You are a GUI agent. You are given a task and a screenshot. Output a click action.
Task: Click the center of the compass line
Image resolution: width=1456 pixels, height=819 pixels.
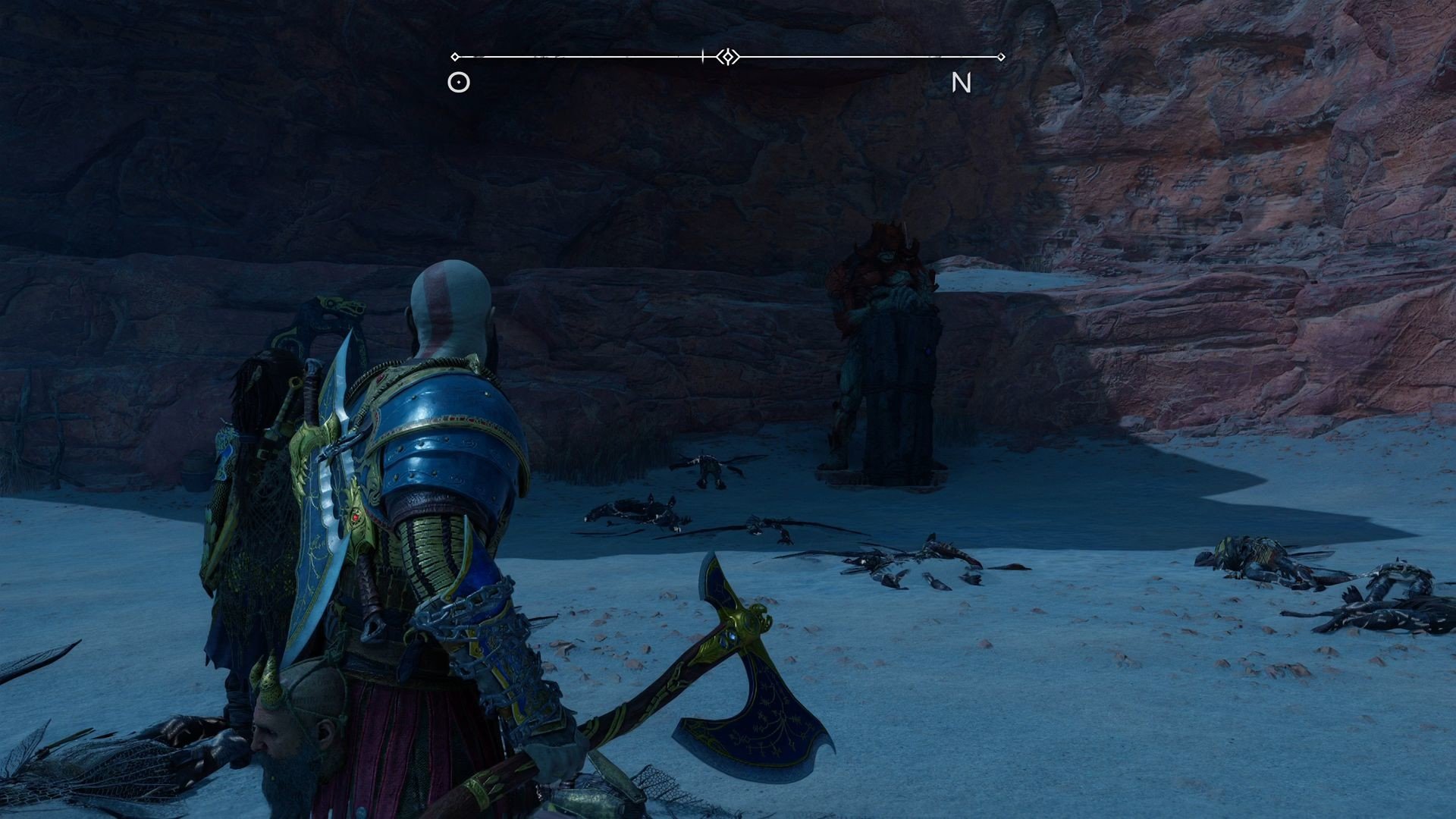coord(728,55)
